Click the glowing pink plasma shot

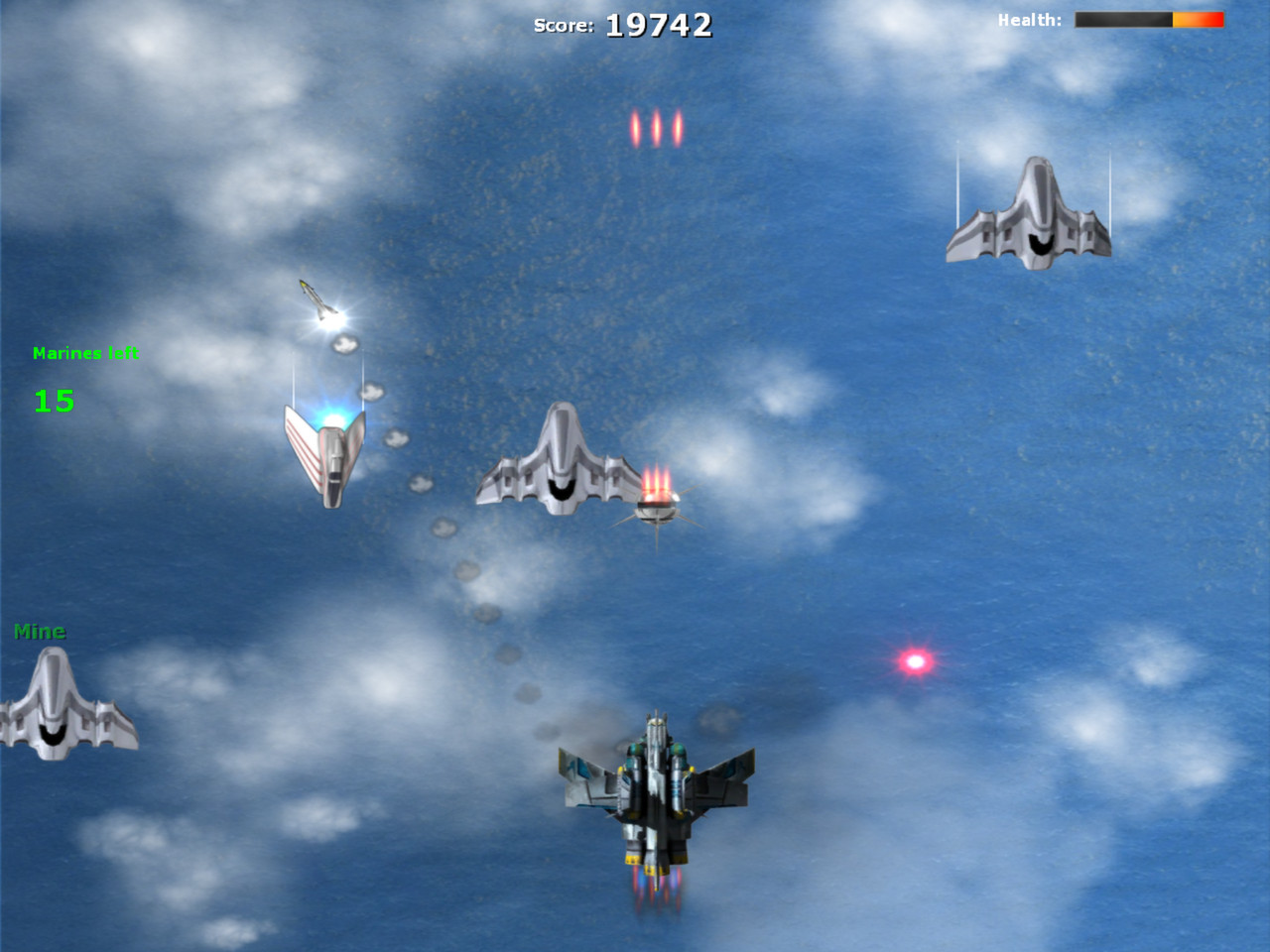[x=913, y=659]
